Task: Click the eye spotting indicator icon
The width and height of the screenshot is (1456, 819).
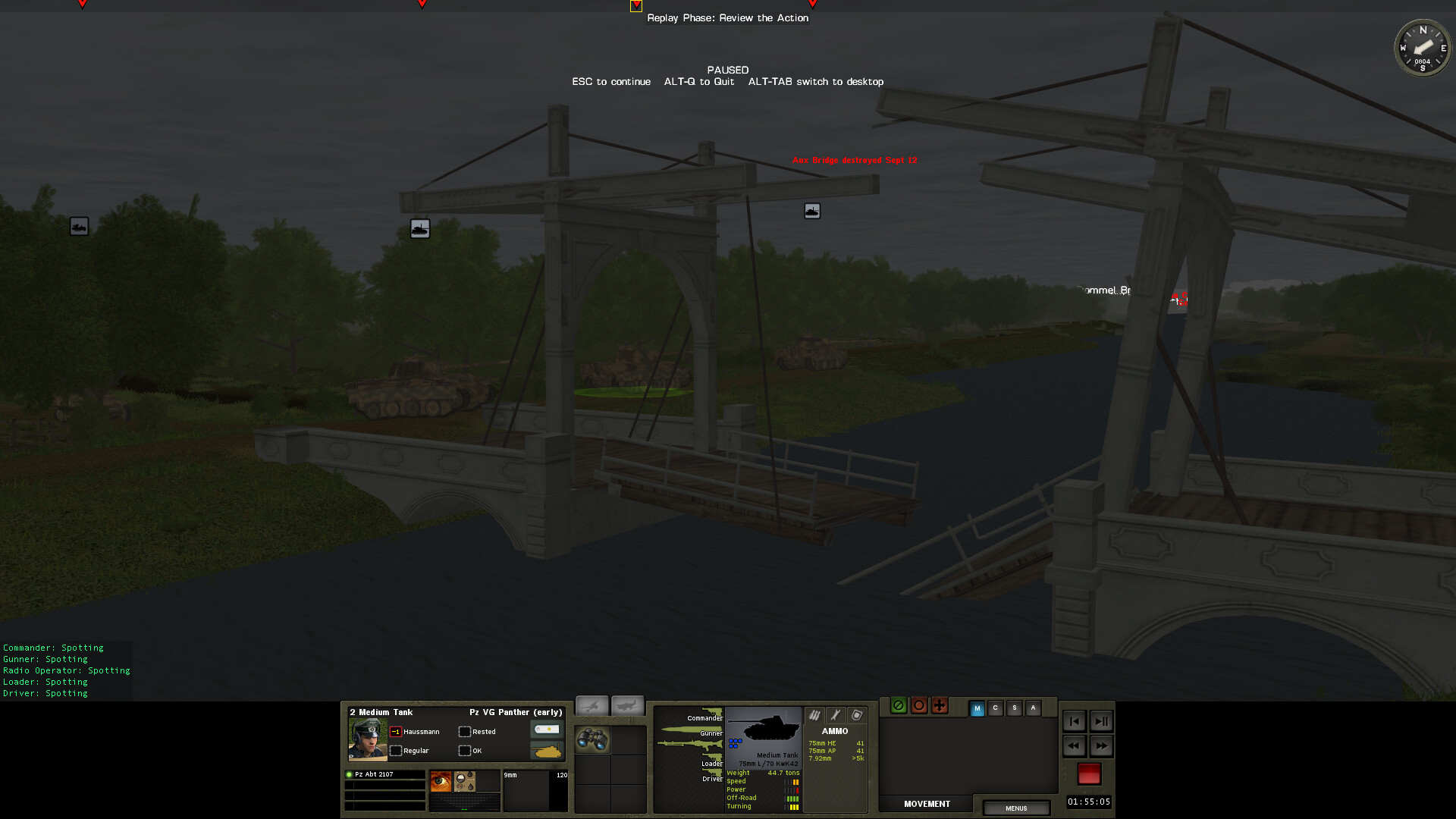Action: click(x=441, y=780)
